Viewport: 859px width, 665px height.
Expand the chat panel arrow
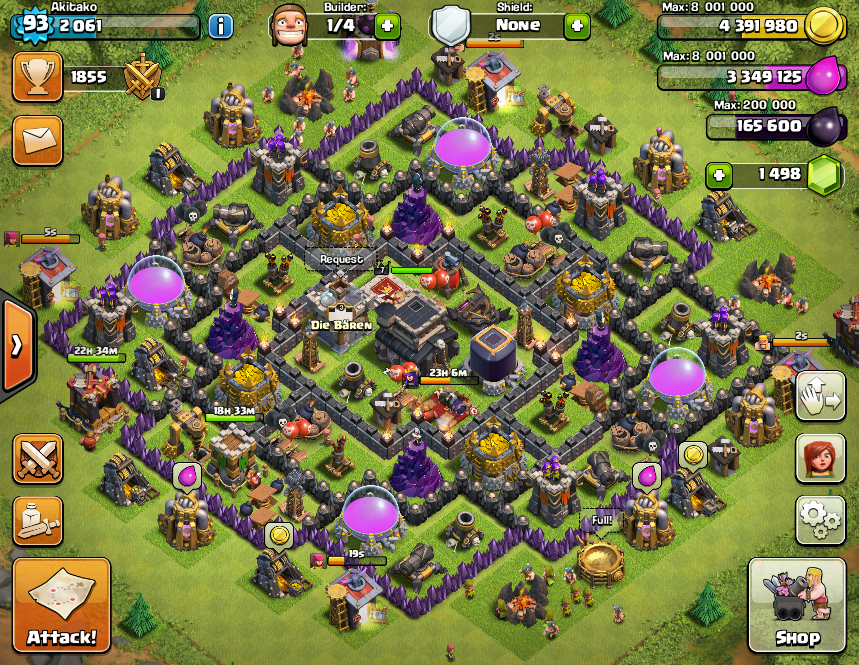click(x=16, y=345)
